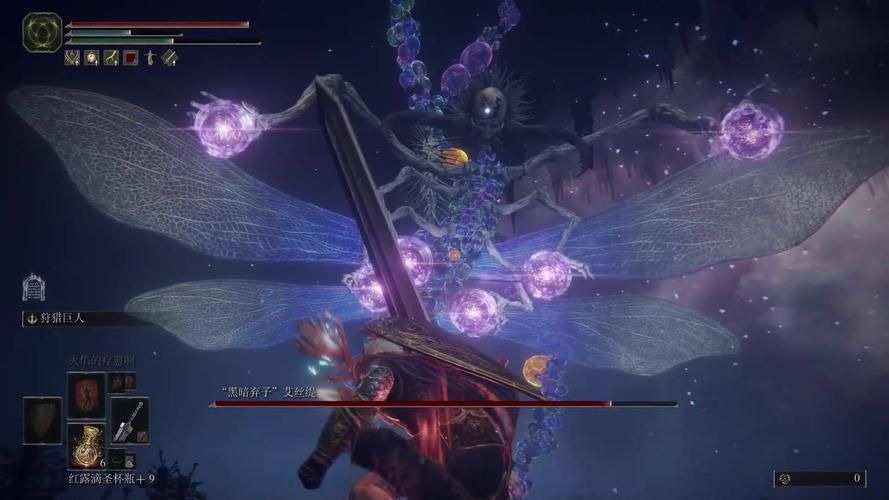Image resolution: width=889 pixels, height=500 pixels.
Task: Select the greatsword right-hand weapon slot
Action: point(130,419)
